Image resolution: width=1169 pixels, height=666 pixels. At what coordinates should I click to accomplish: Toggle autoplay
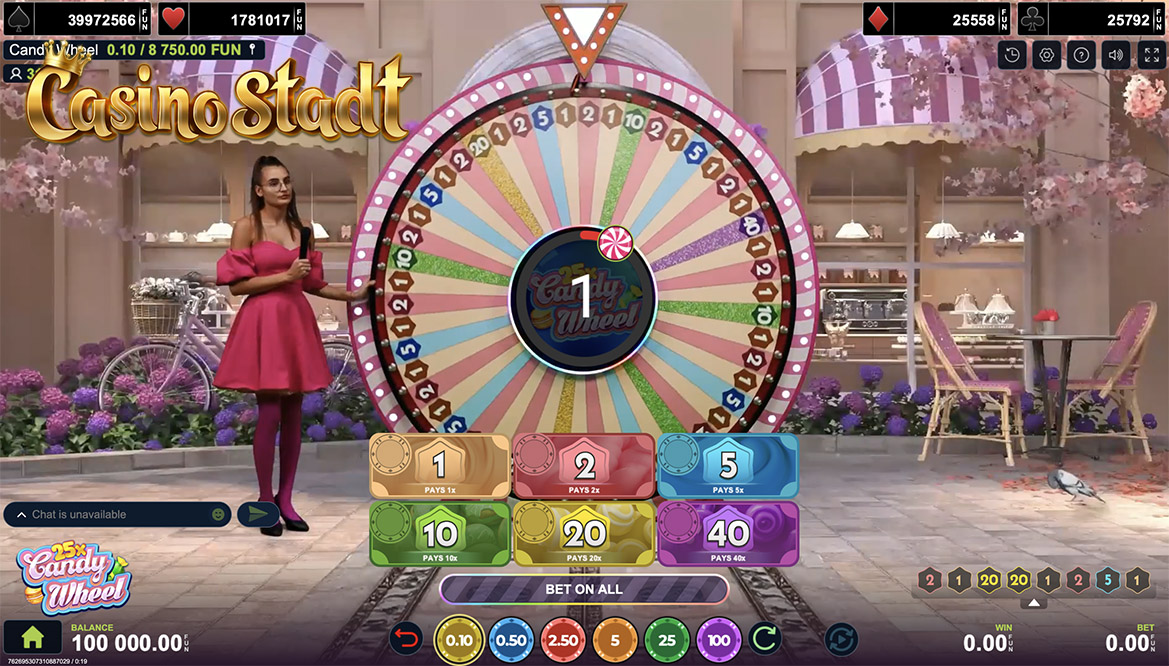[840, 639]
